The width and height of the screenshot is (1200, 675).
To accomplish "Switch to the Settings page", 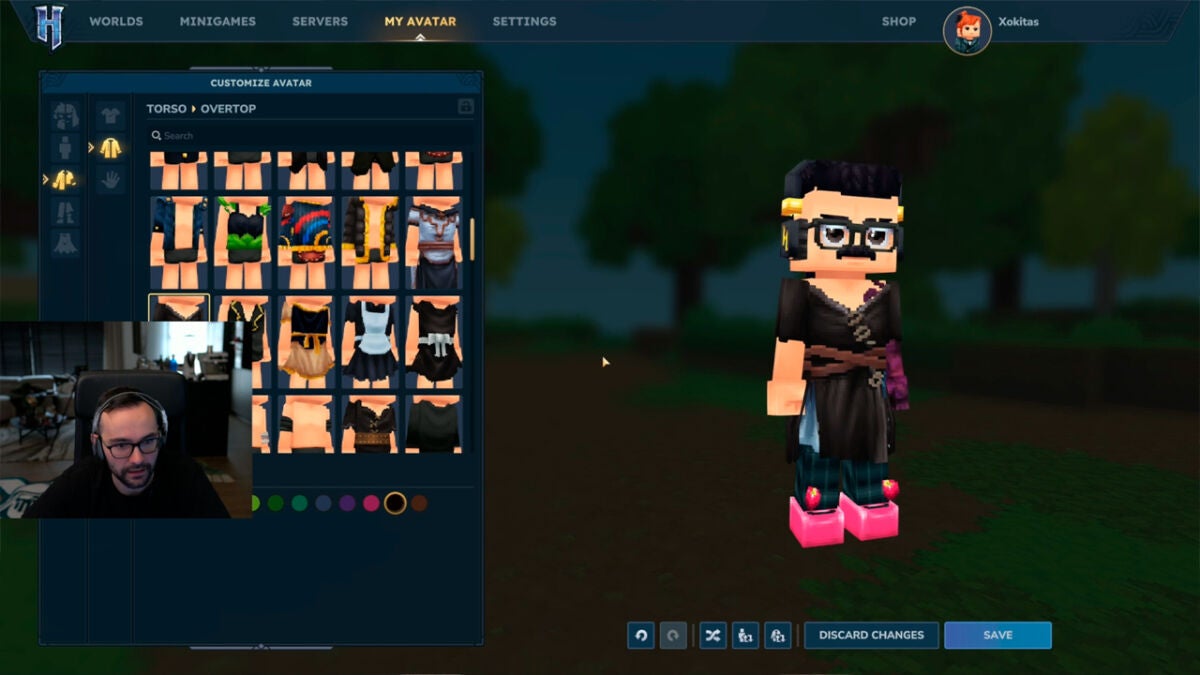I will pos(524,21).
